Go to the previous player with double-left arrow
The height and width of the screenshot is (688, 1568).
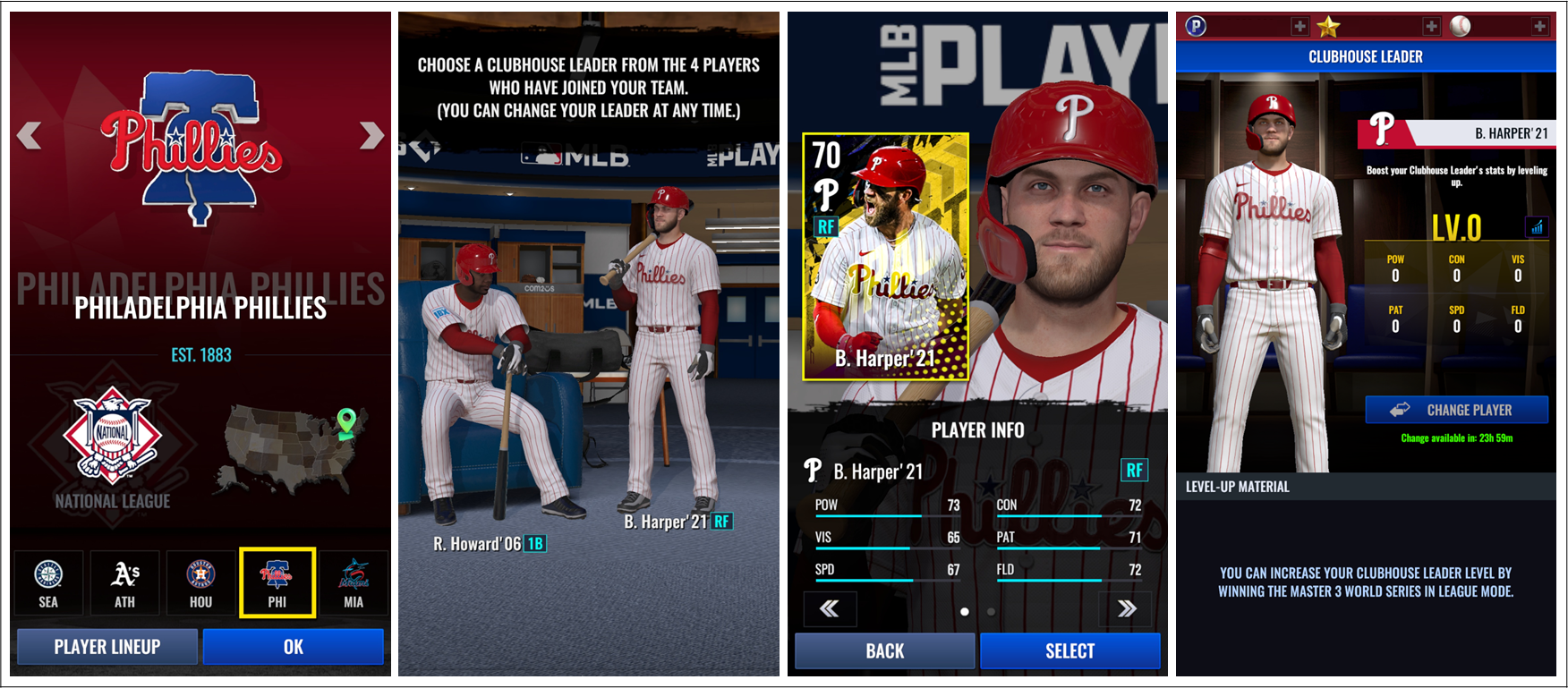click(x=830, y=609)
